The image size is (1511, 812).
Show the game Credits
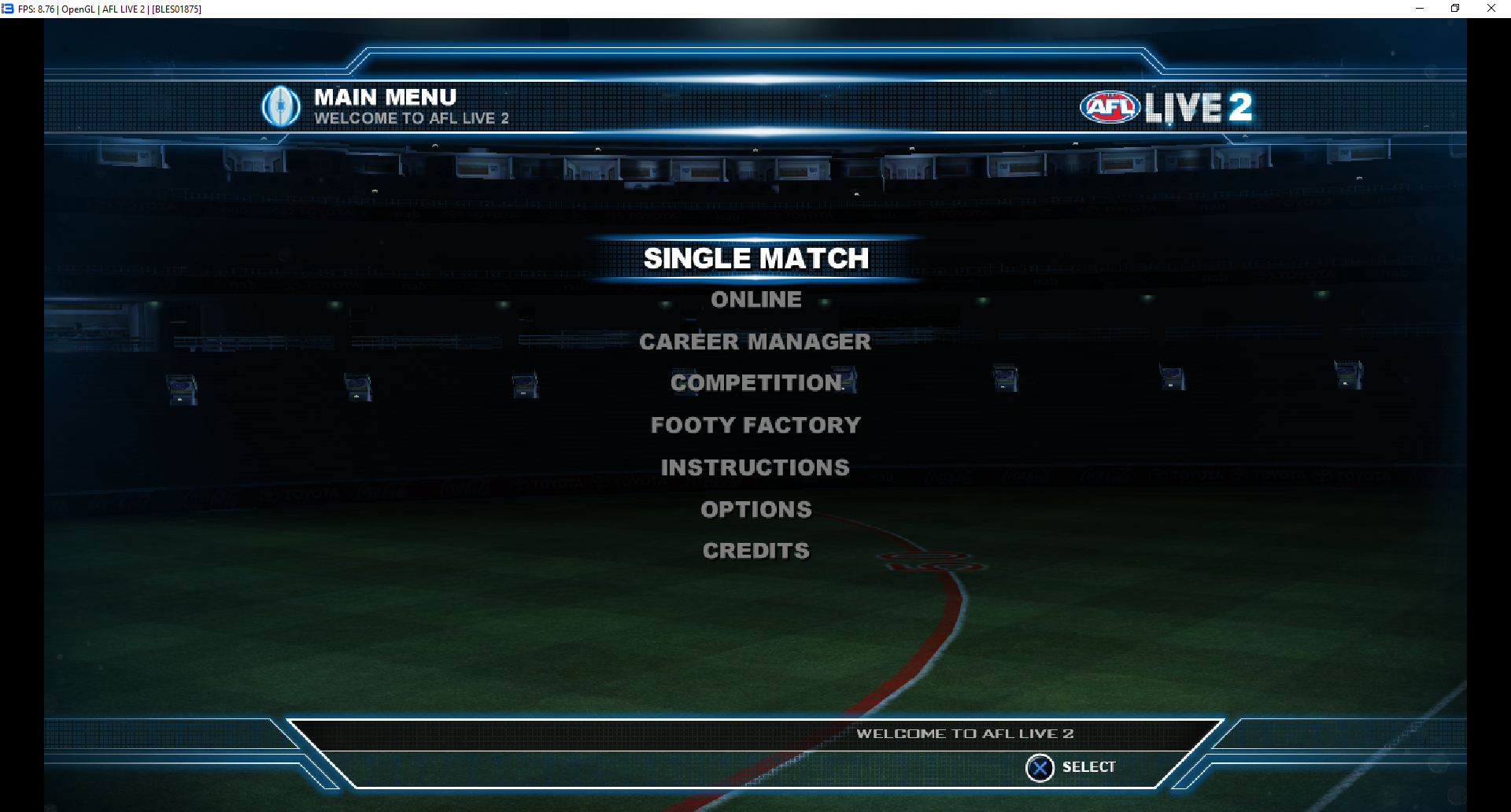[x=755, y=551]
